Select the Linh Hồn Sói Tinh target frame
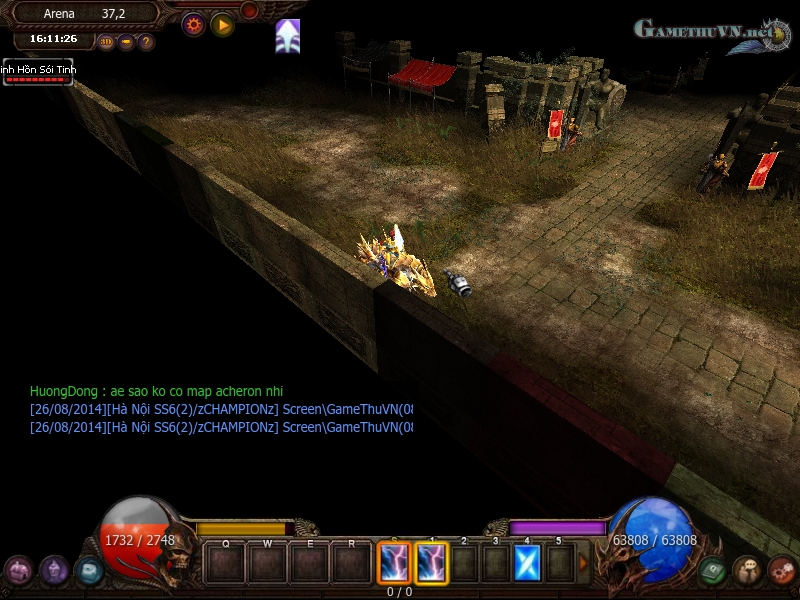800x600 pixels. [37, 72]
